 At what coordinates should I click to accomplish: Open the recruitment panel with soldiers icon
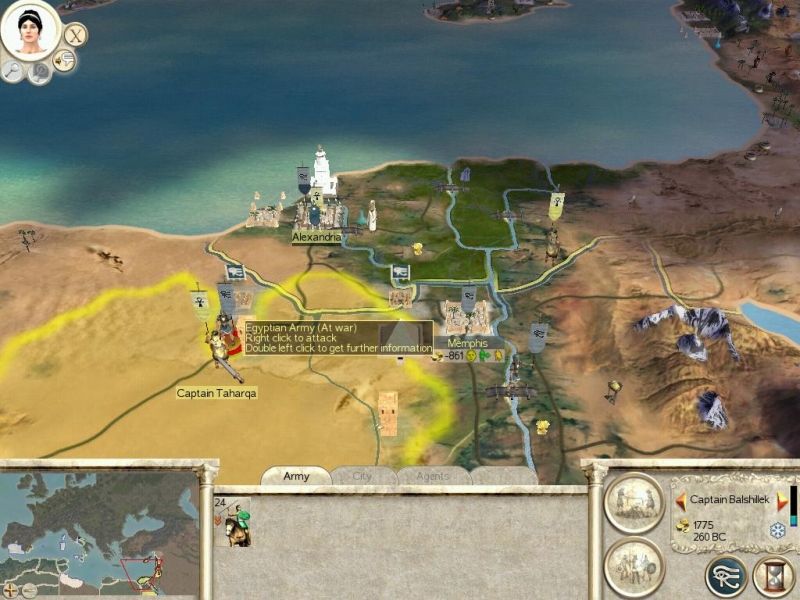click(x=634, y=567)
